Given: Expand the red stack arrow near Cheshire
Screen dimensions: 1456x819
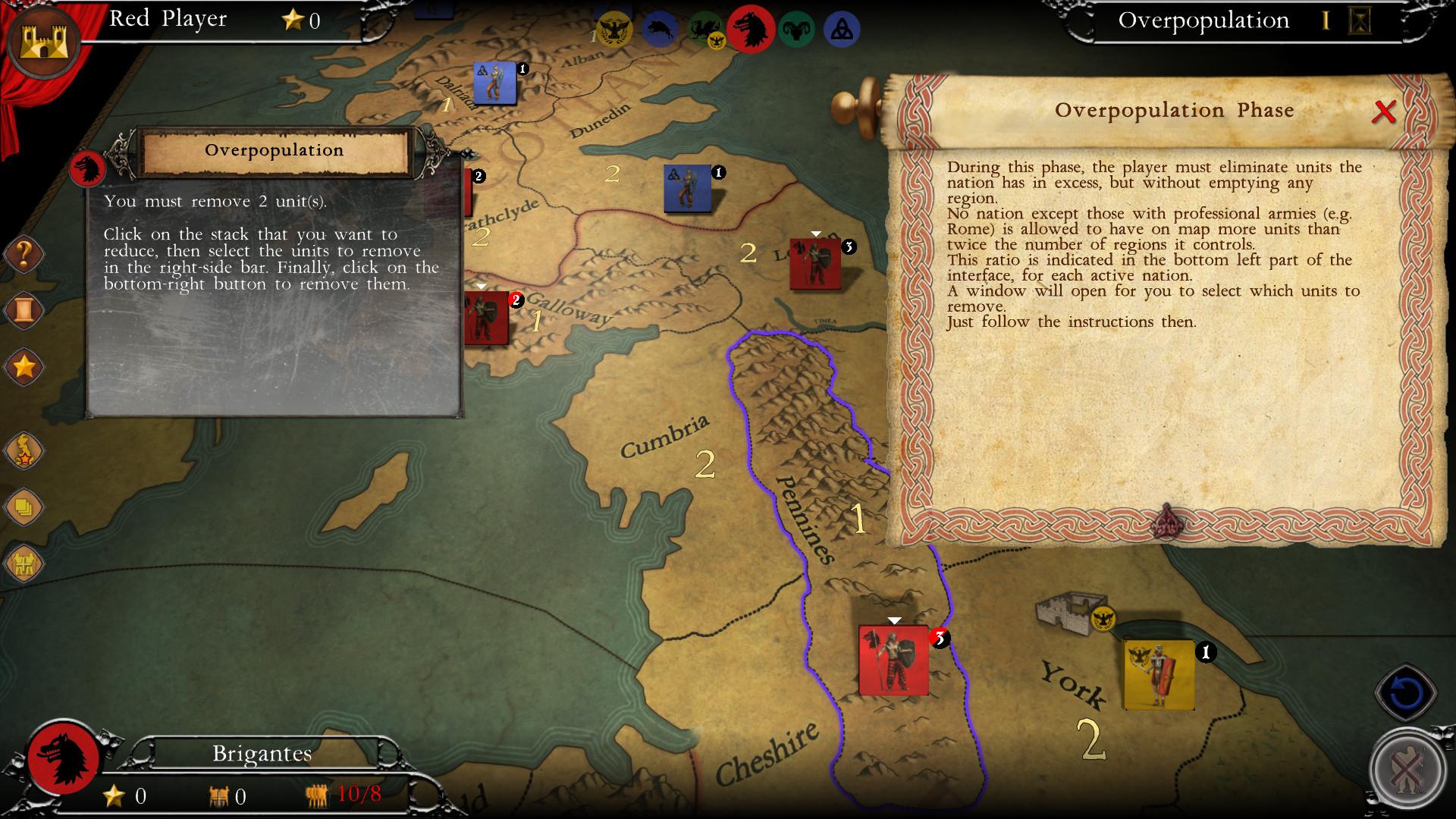Looking at the screenshot, I should click(893, 620).
